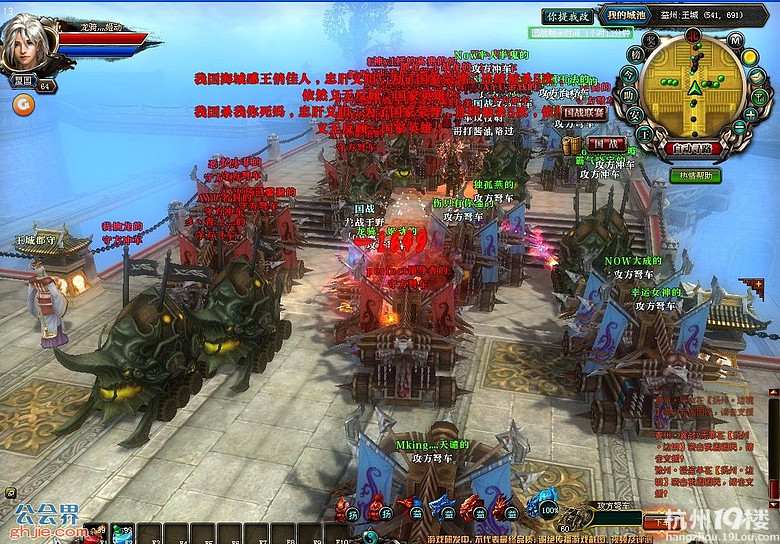Click the orange G icon under portrait
The image size is (780, 544).
coord(20,101)
